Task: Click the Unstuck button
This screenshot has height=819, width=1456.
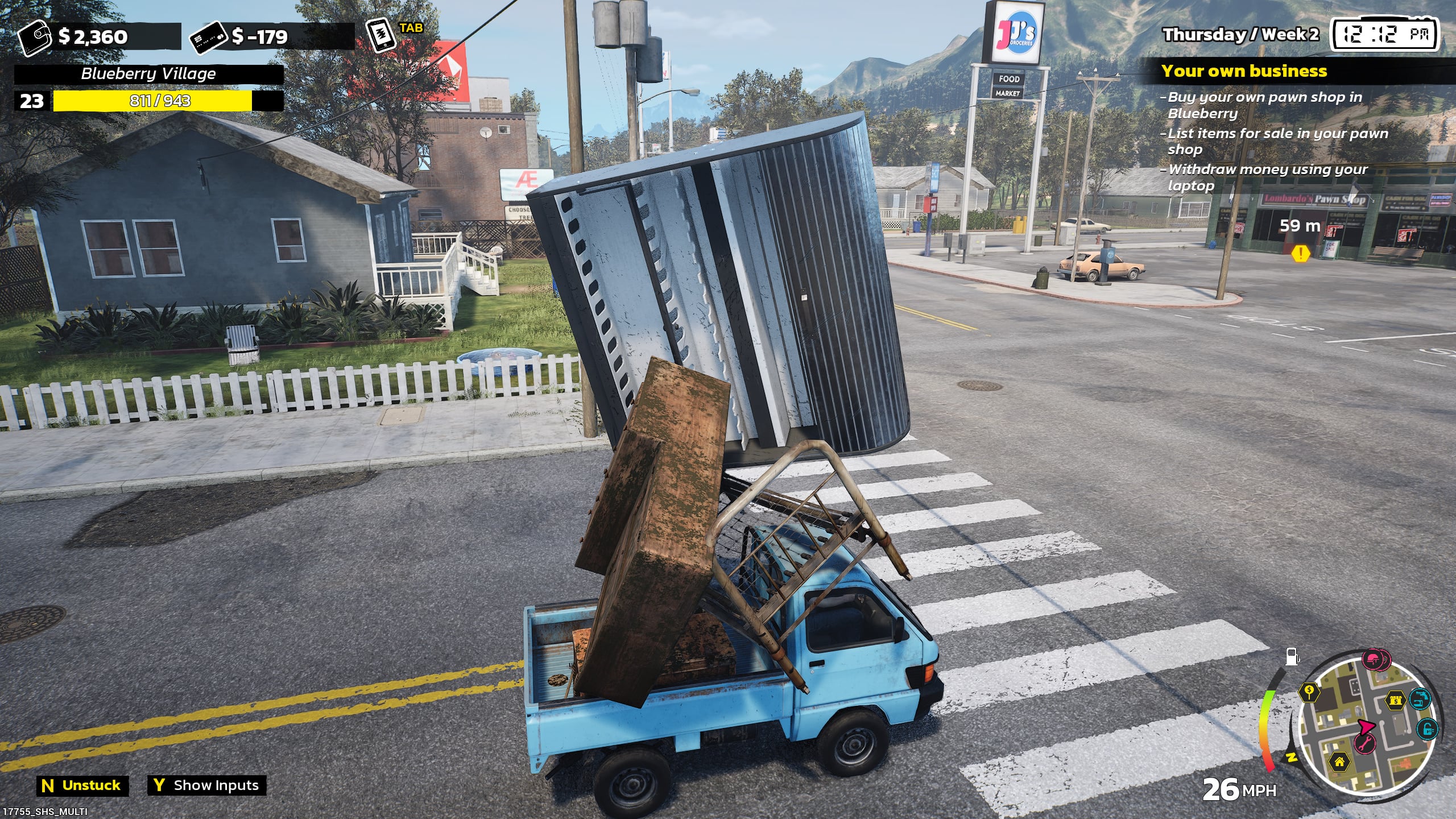Action: pos(83,785)
